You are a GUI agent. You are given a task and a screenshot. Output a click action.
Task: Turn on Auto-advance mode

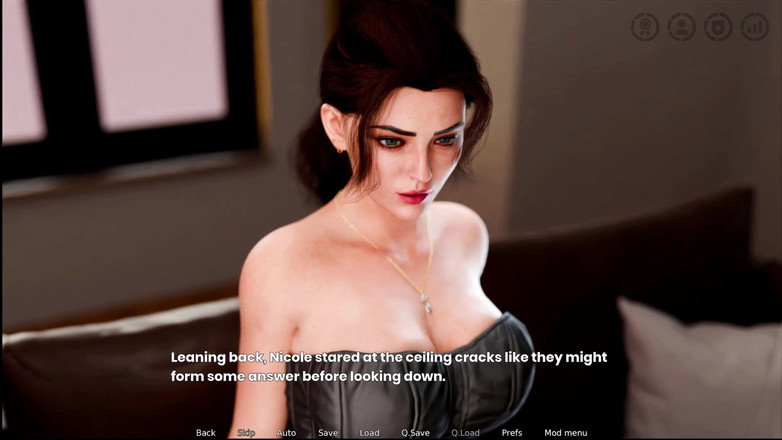point(286,433)
